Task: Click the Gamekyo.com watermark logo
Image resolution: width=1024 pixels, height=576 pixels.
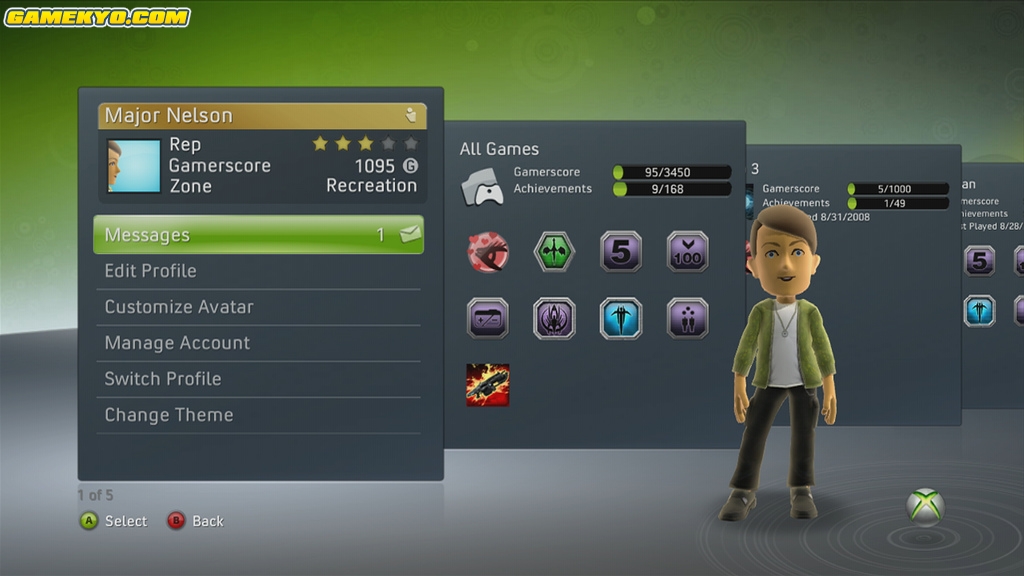Action: coord(97,17)
